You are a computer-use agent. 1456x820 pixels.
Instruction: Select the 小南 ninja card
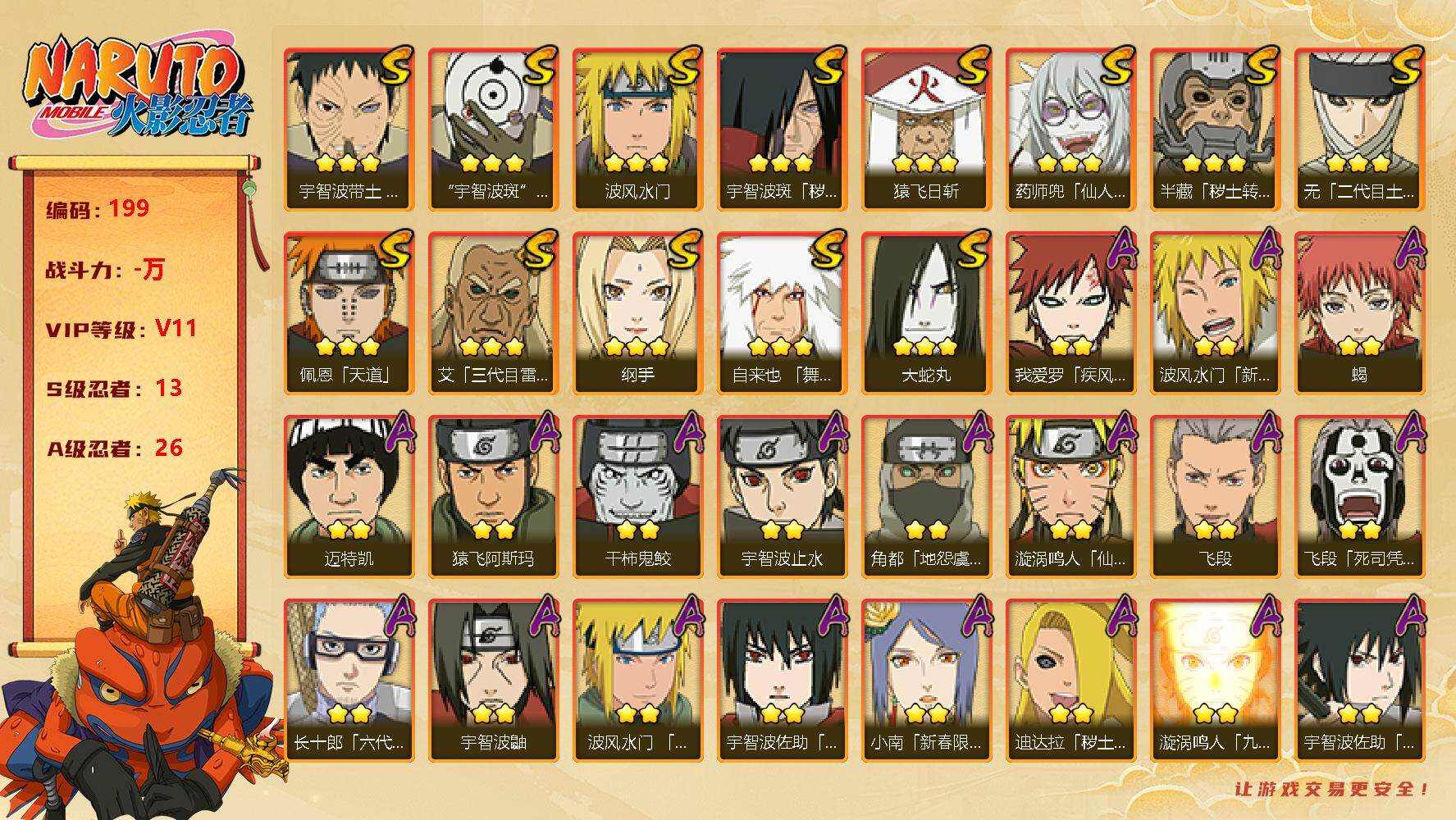926,680
